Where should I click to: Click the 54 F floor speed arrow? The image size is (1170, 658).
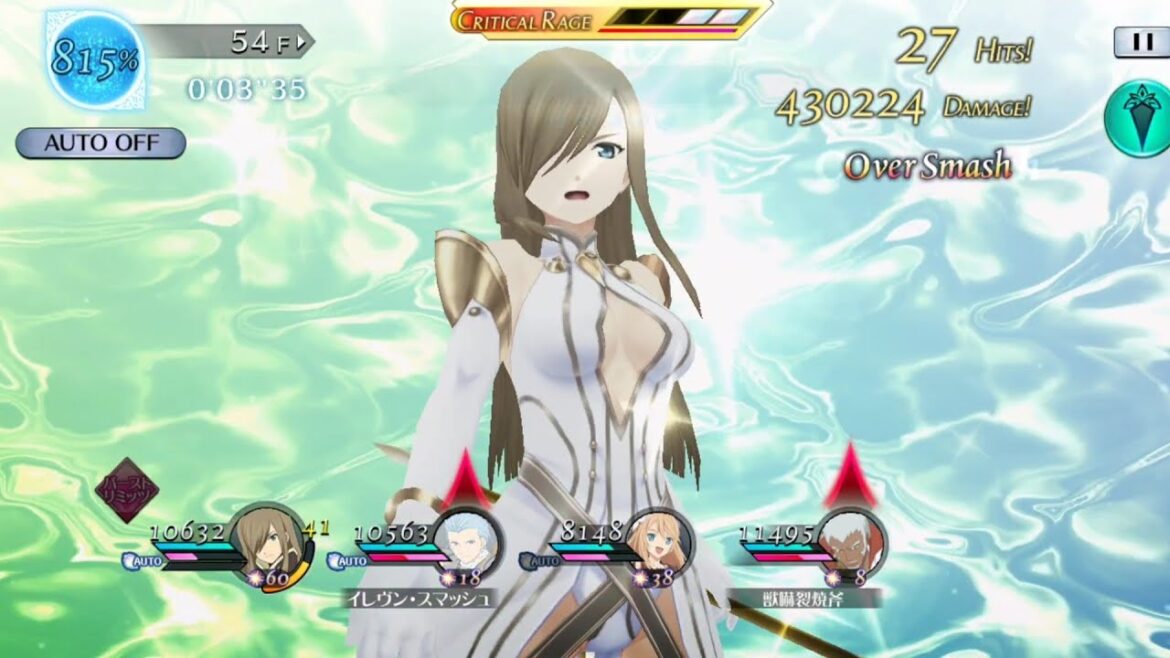pos(304,42)
